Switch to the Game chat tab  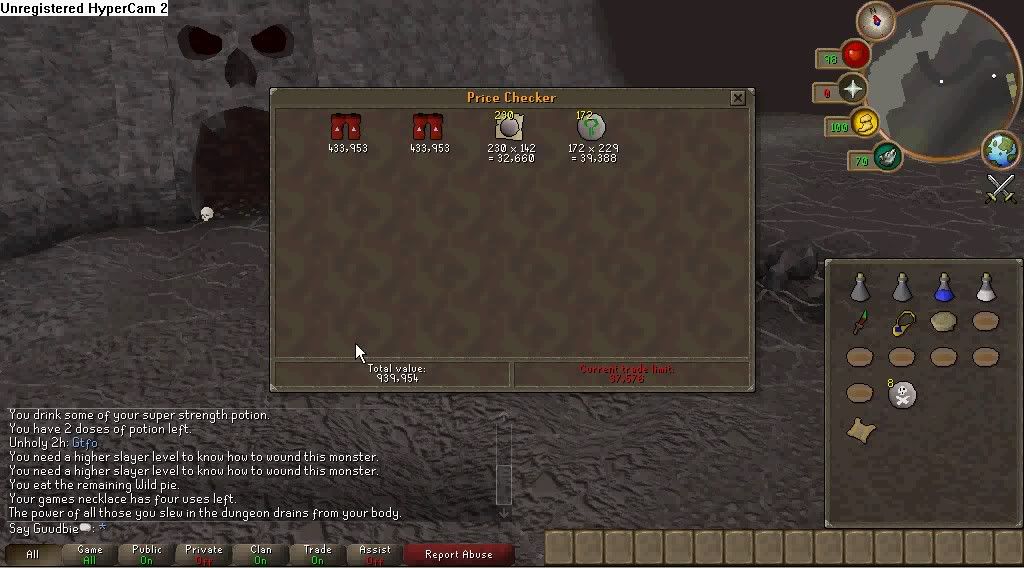90,554
